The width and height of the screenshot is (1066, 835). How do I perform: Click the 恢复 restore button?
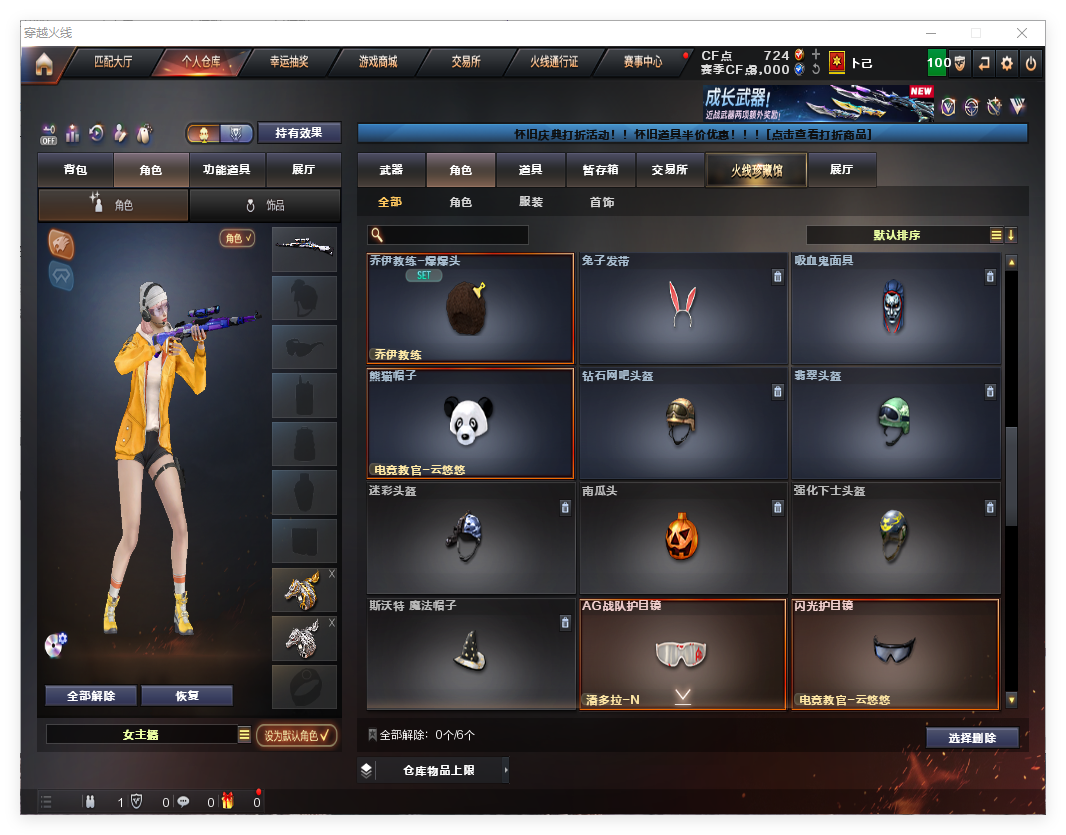187,696
